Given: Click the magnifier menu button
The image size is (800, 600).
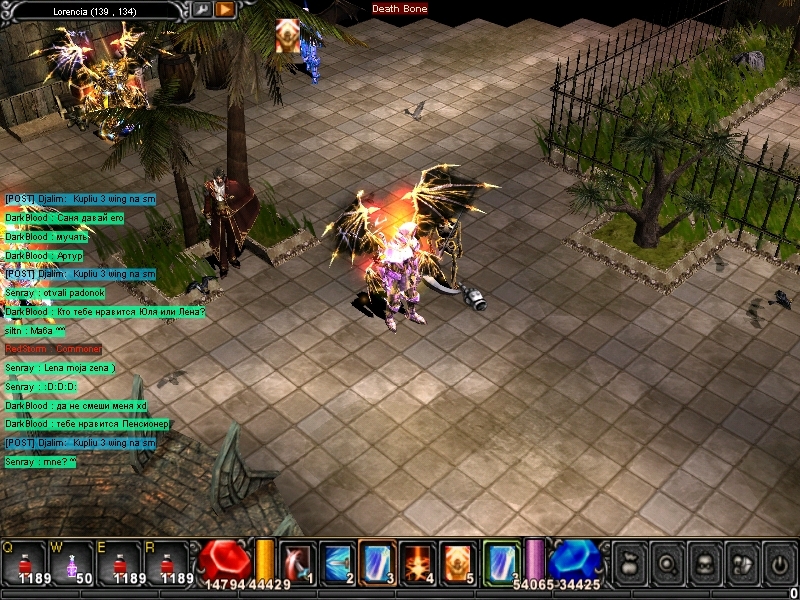Looking at the screenshot, I should click(x=665, y=561).
